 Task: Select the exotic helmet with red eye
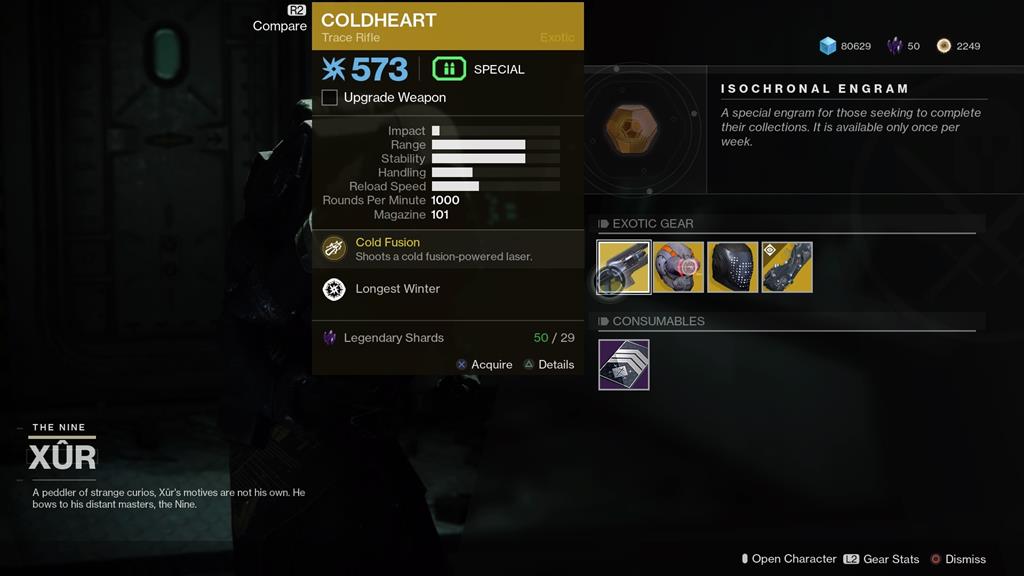(x=678, y=267)
